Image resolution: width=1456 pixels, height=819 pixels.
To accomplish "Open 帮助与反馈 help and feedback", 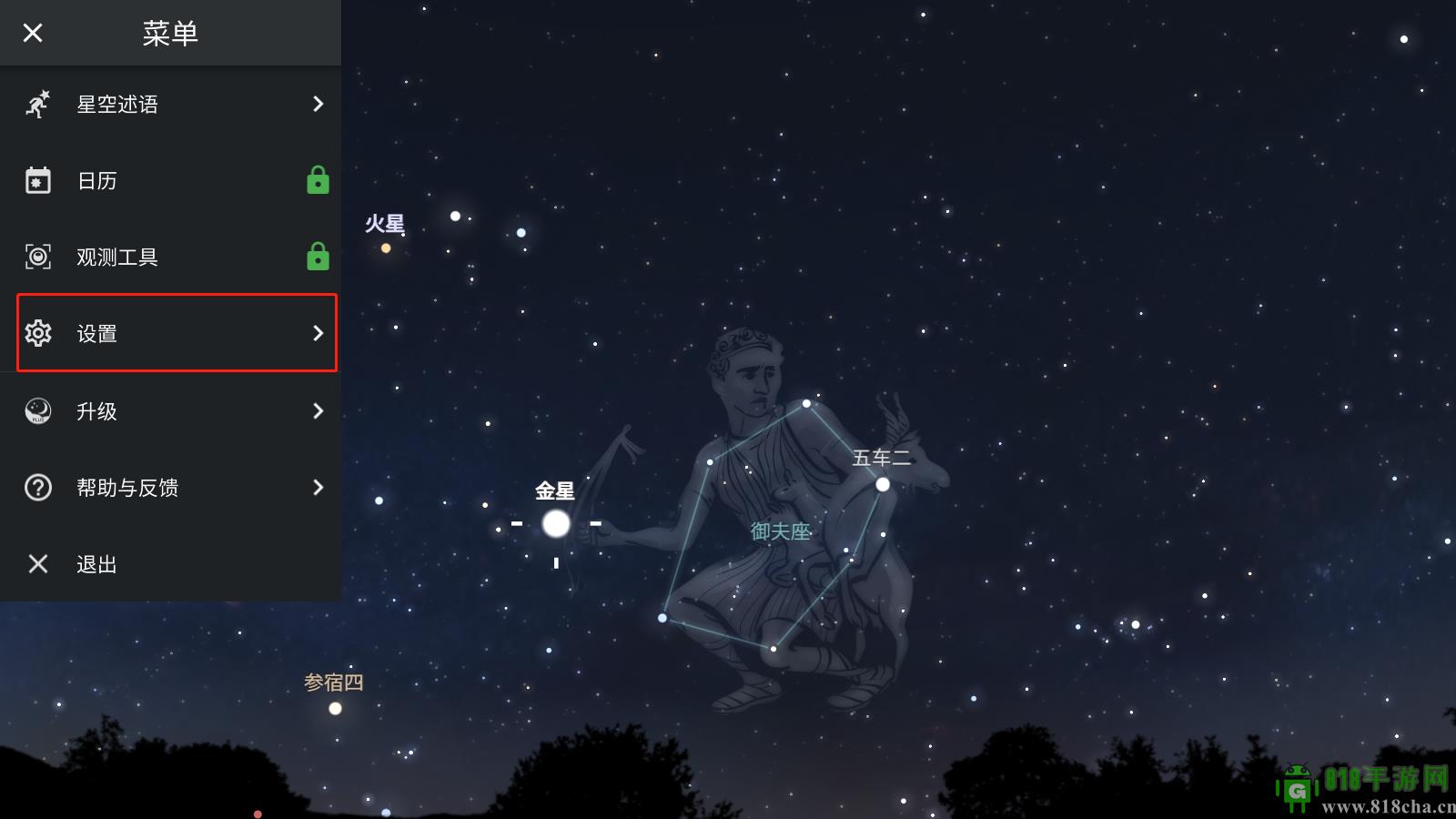I will (171, 488).
